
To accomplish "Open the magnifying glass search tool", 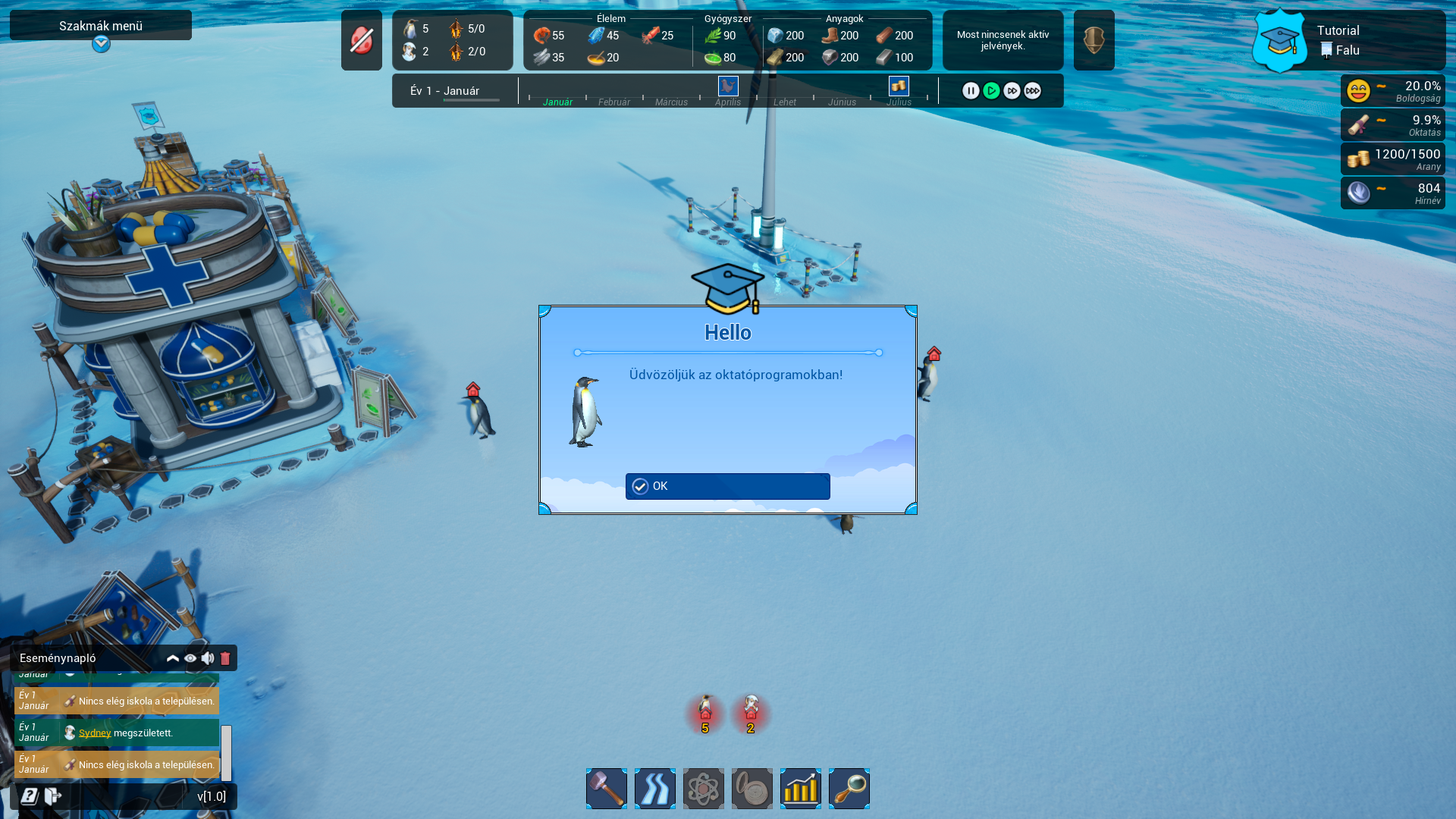I will coord(849,789).
